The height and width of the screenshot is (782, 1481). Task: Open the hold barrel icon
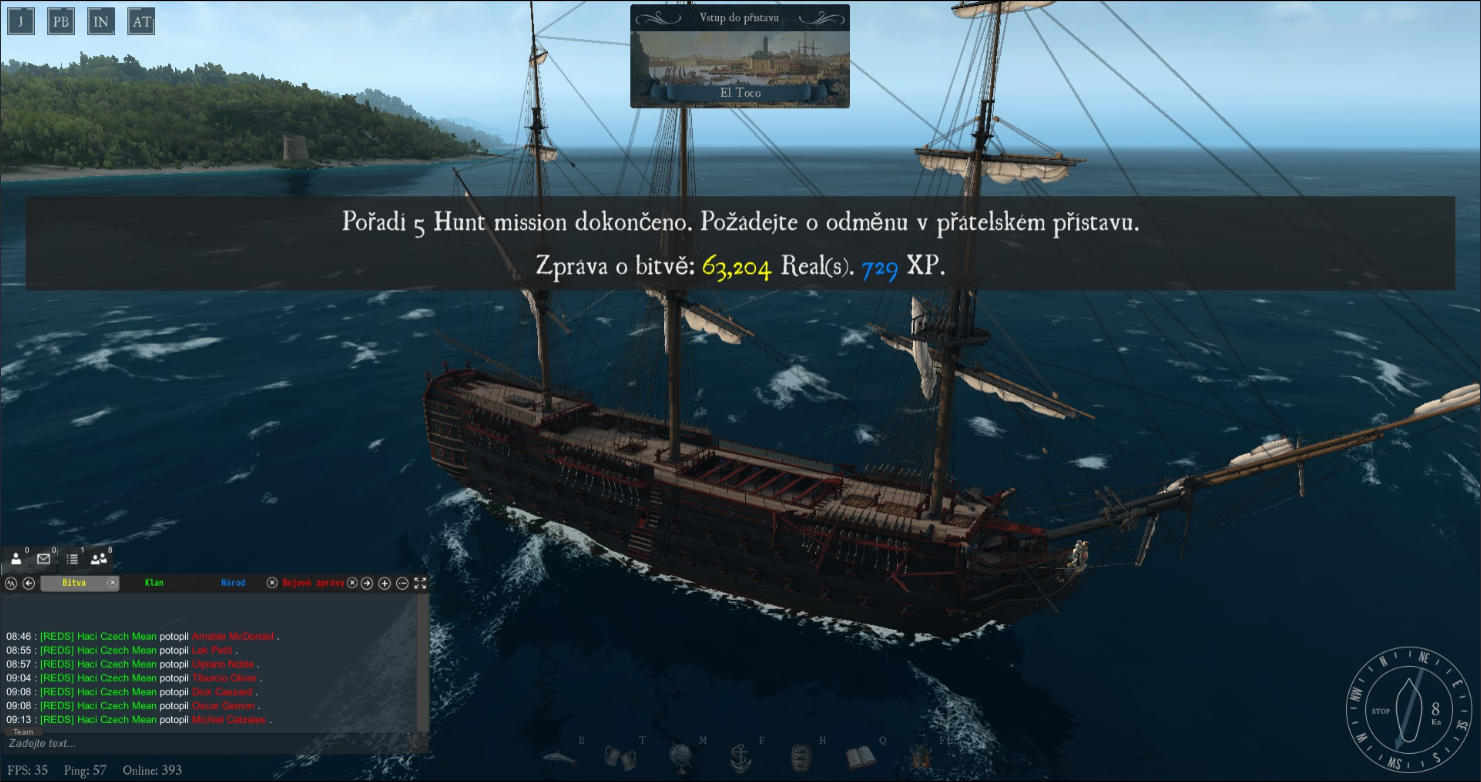799,757
